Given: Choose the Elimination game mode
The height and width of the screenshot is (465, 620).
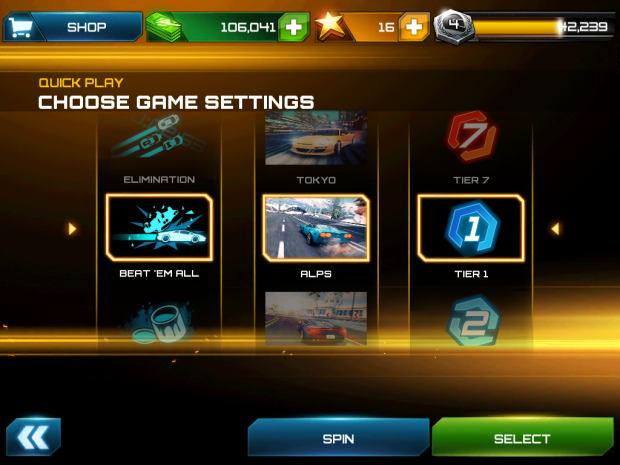Looking at the screenshot, I should click(159, 146).
